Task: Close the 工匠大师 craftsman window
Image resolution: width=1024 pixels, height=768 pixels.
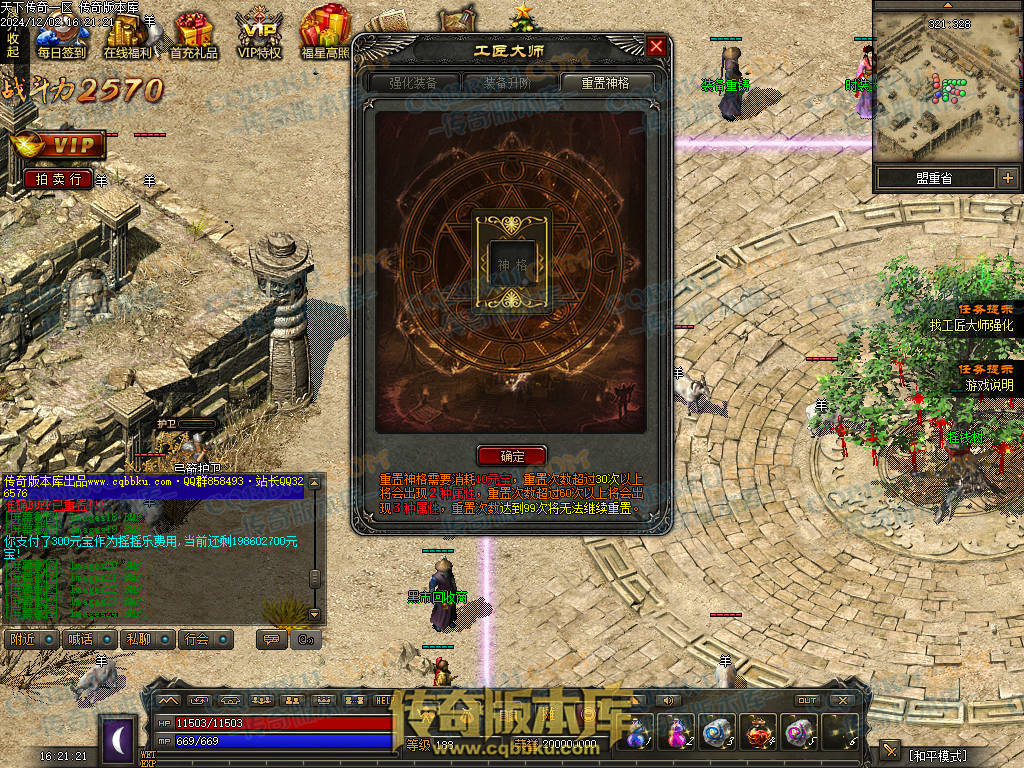Action: coord(656,46)
